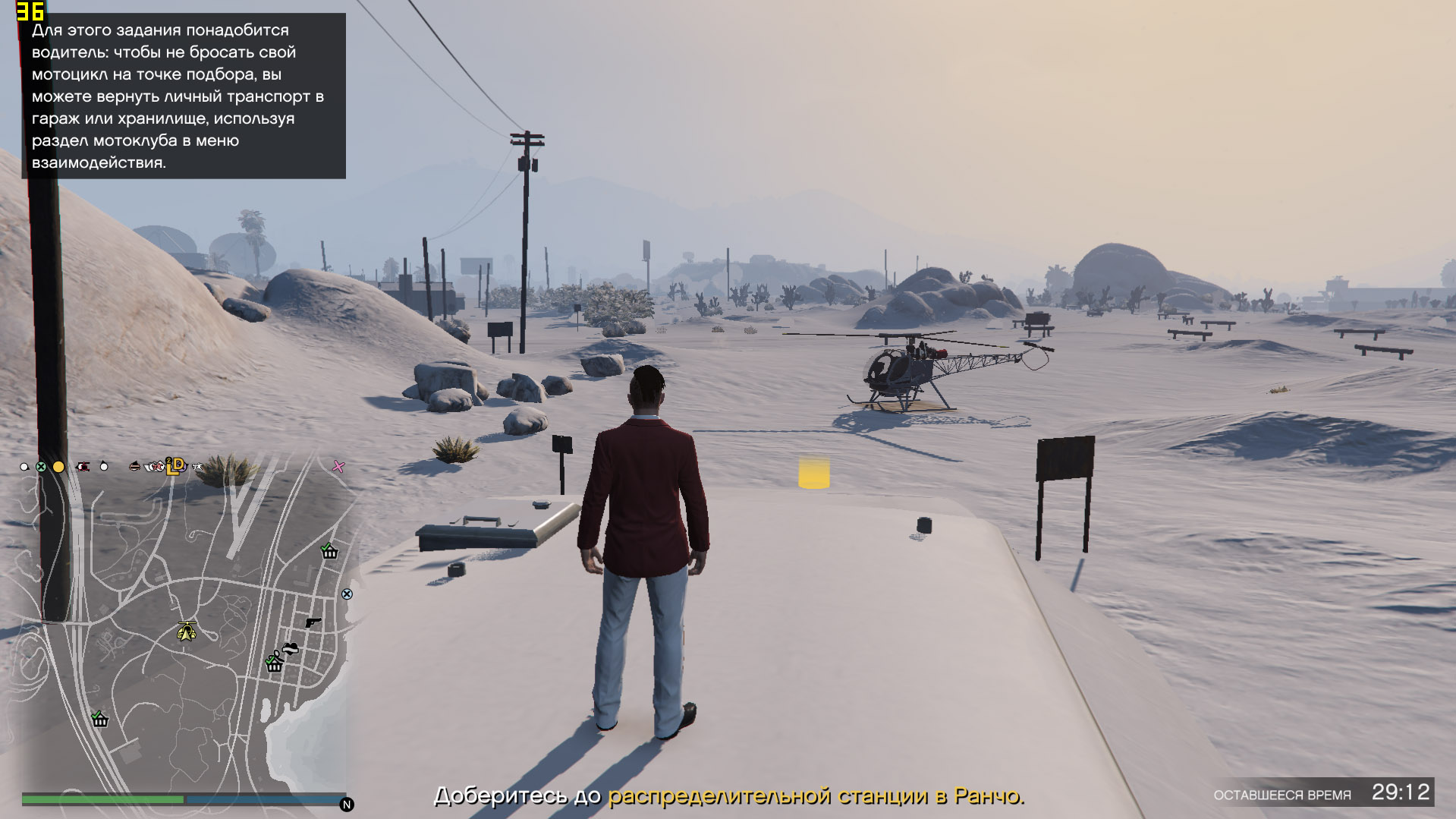
Task: Click the yellow LD marker on the minimap edge
Action: tap(176, 465)
